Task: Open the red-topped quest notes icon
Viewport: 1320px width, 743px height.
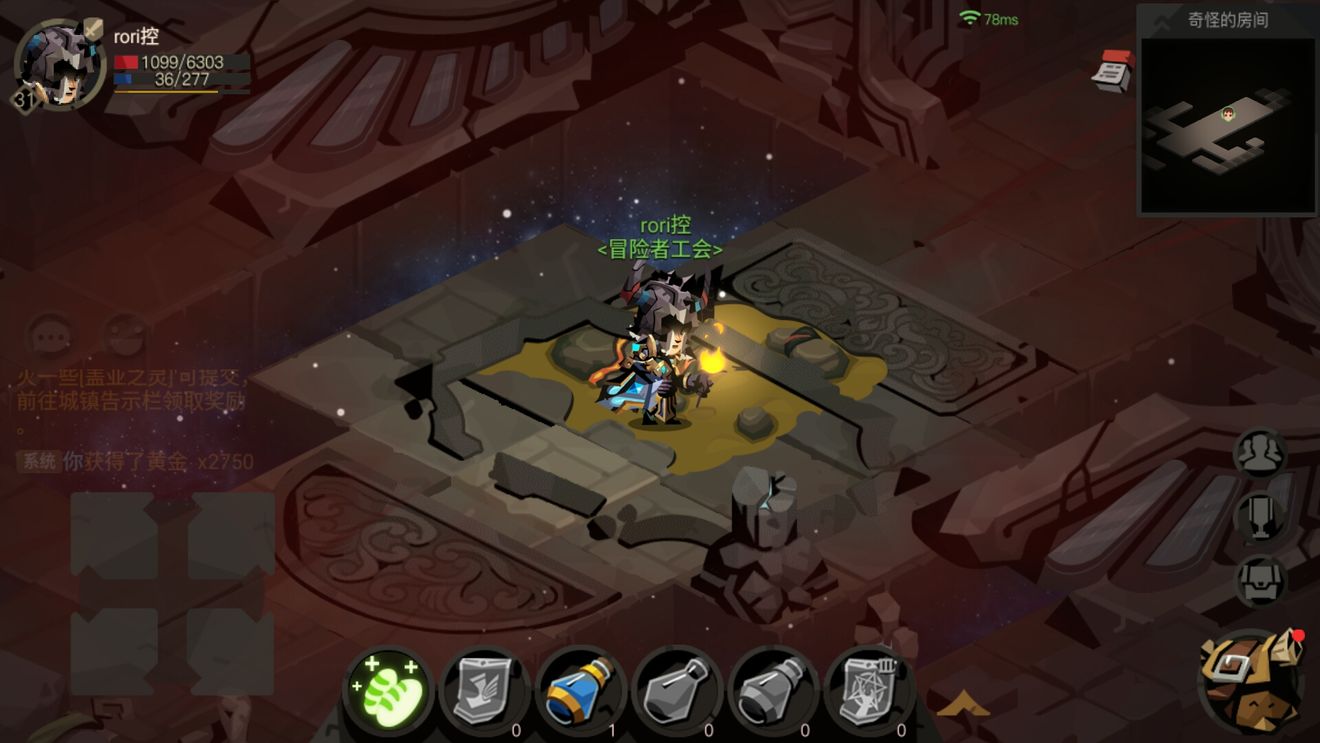Action: [1113, 71]
